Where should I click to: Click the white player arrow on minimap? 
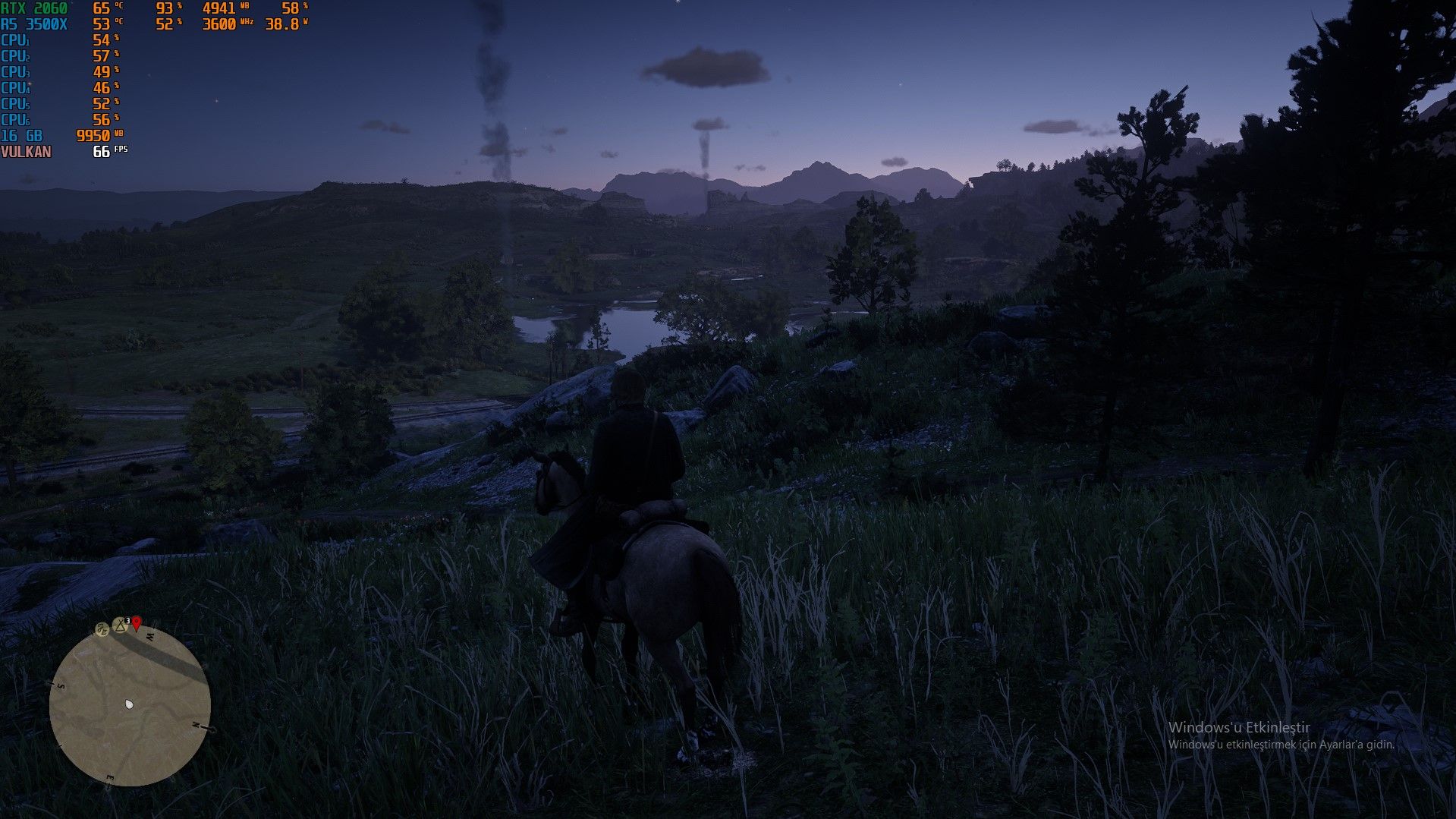point(129,704)
